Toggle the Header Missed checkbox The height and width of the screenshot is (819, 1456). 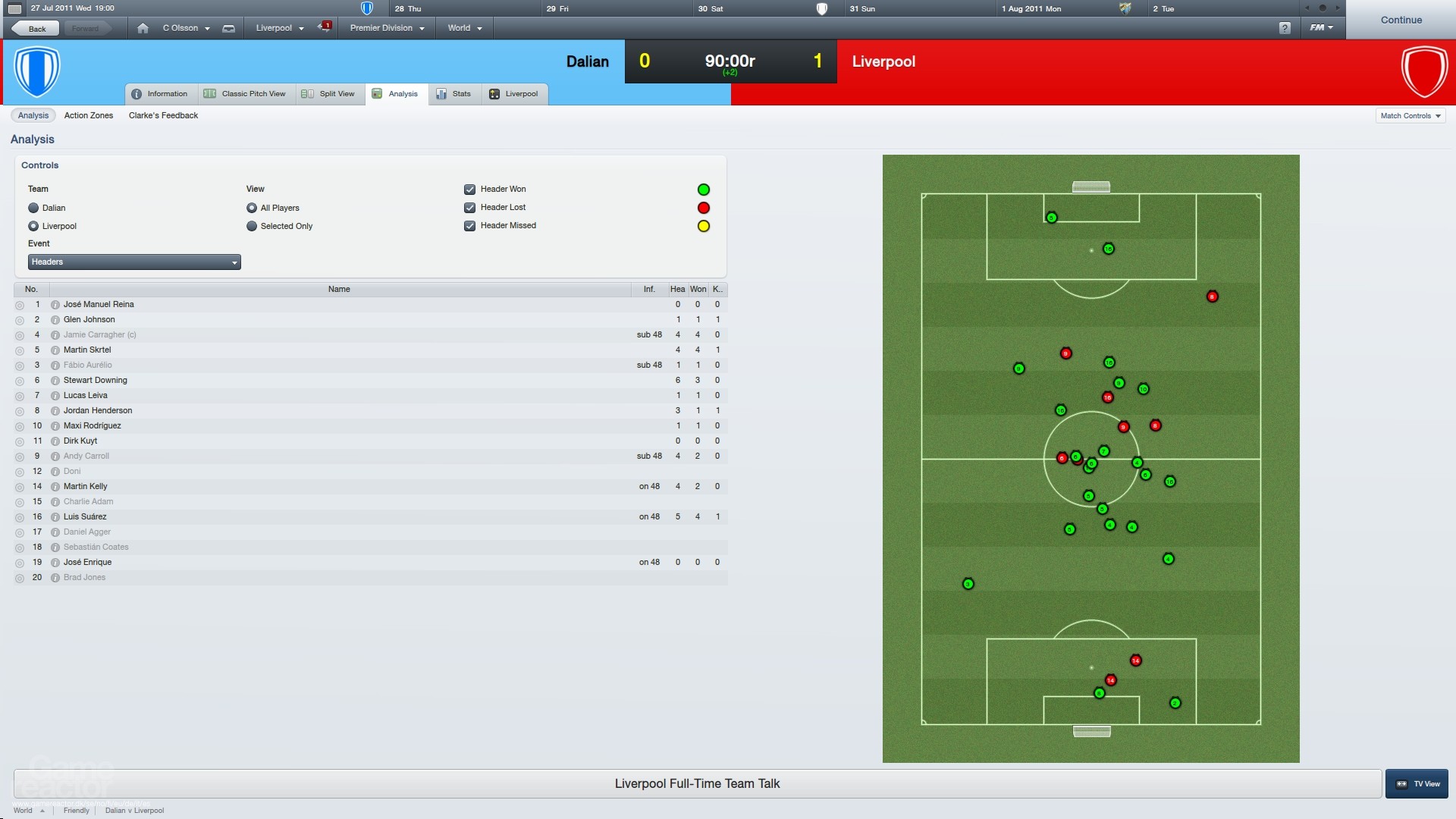click(x=470, y=225)
